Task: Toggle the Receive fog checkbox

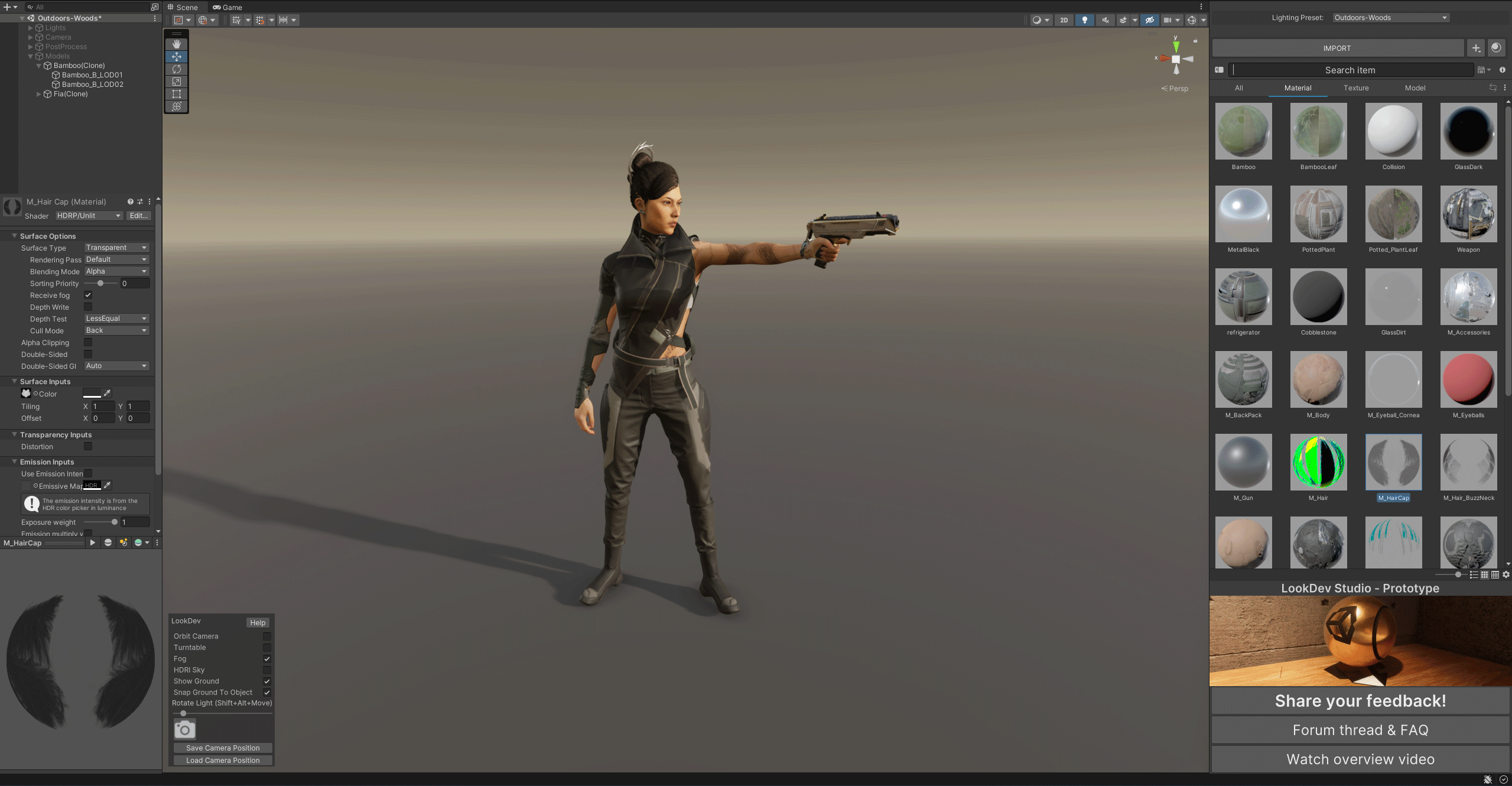Action: (x=88, y=295)
